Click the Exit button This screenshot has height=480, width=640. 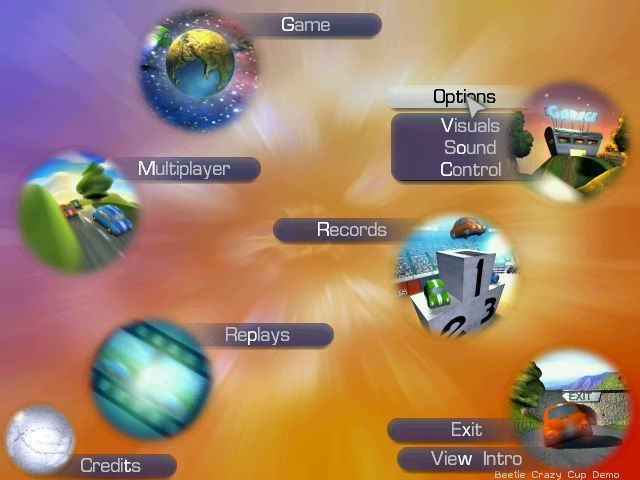[466, 430]
